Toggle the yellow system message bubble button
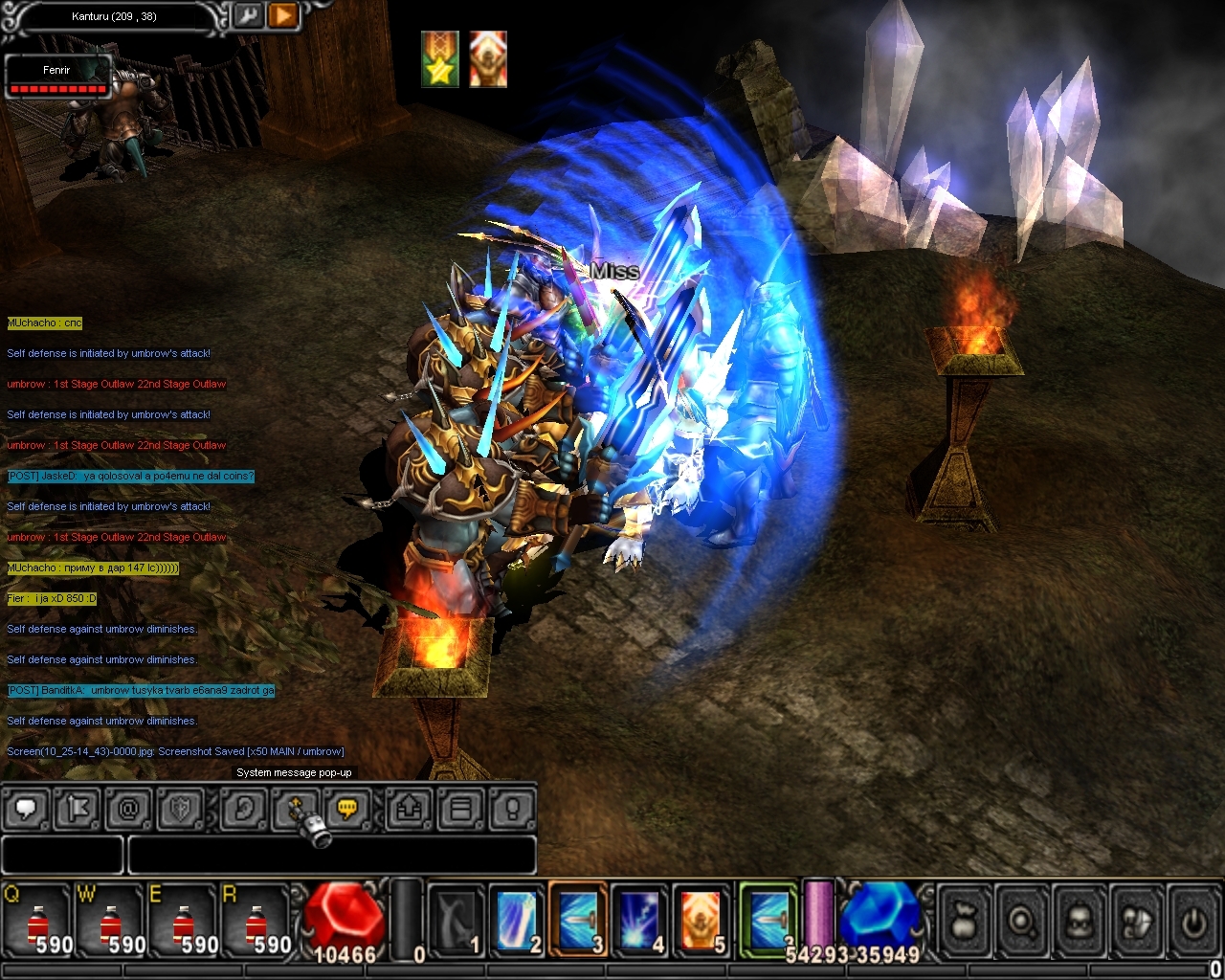 tap(347, 810)
